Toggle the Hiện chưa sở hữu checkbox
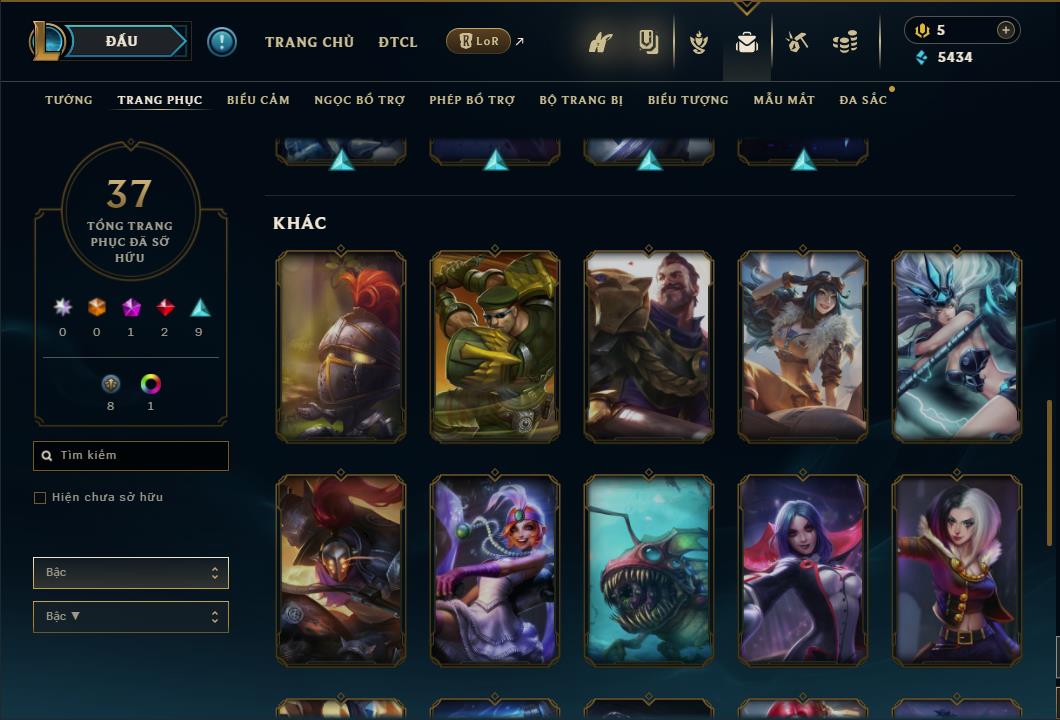The image size is (1060, 720). point(40,498)
